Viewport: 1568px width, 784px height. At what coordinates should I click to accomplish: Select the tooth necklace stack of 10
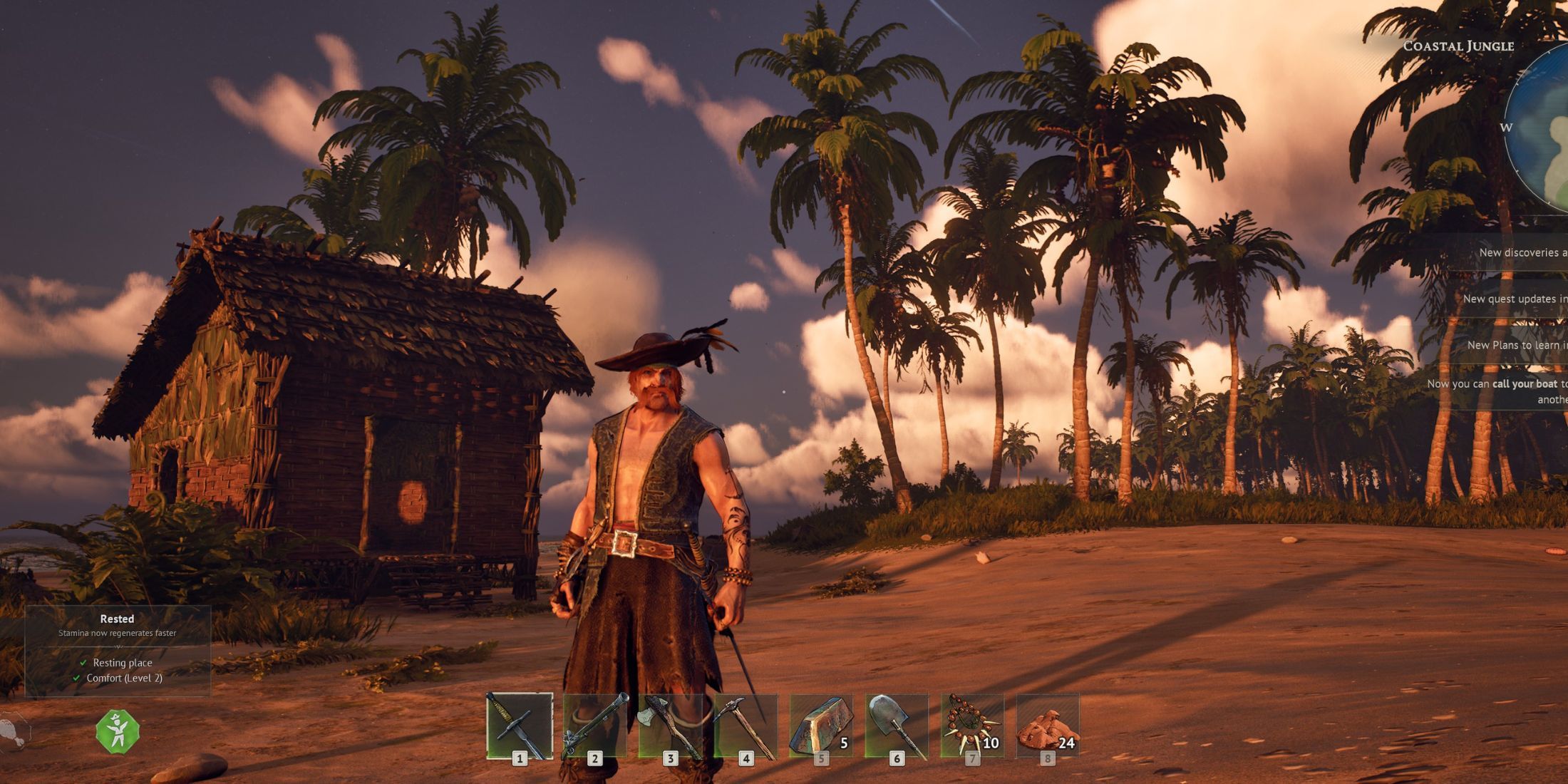(x=972, y=726)
